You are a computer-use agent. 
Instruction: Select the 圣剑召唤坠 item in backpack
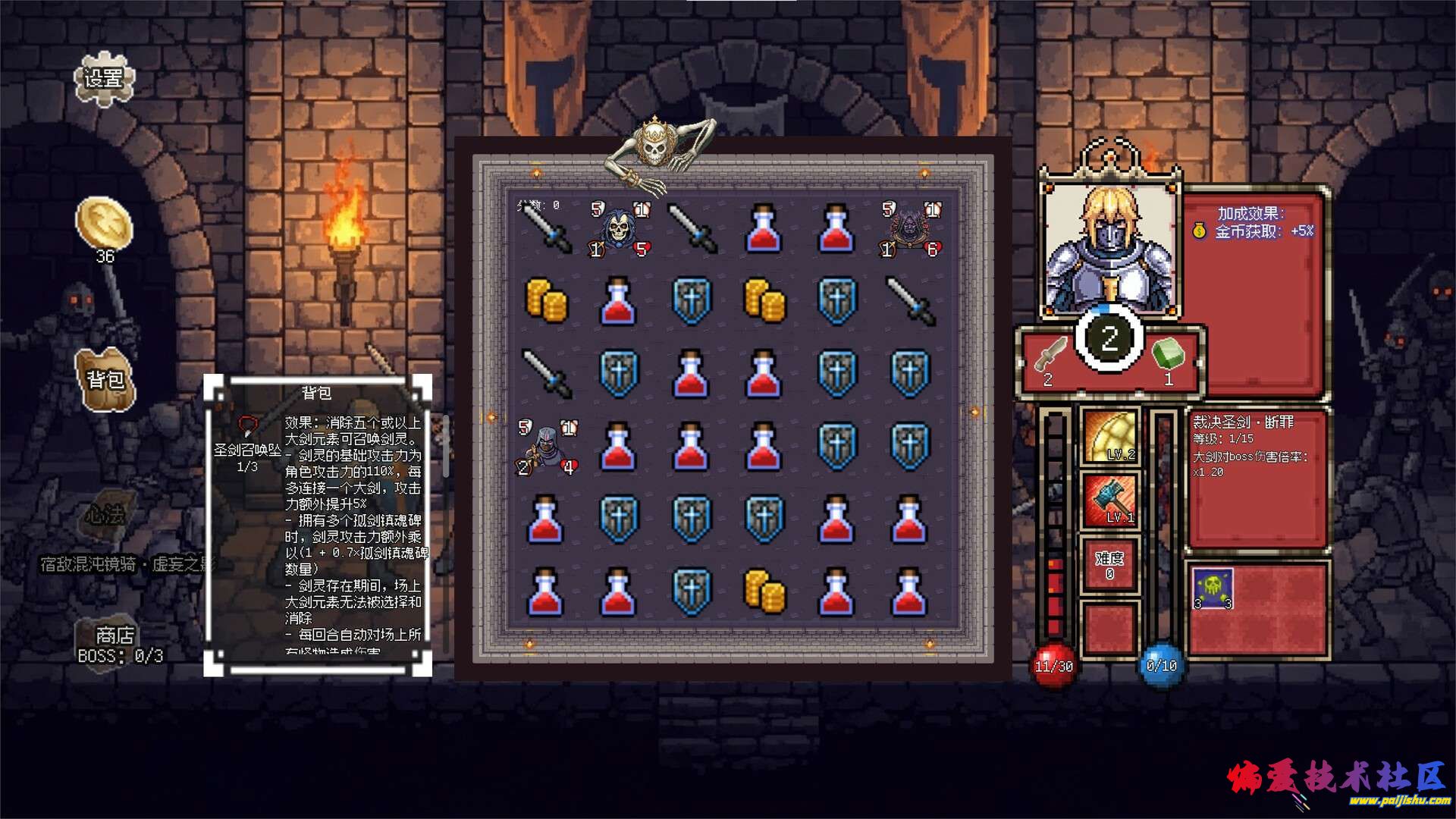pyautogui.click(x=247, y=427)
